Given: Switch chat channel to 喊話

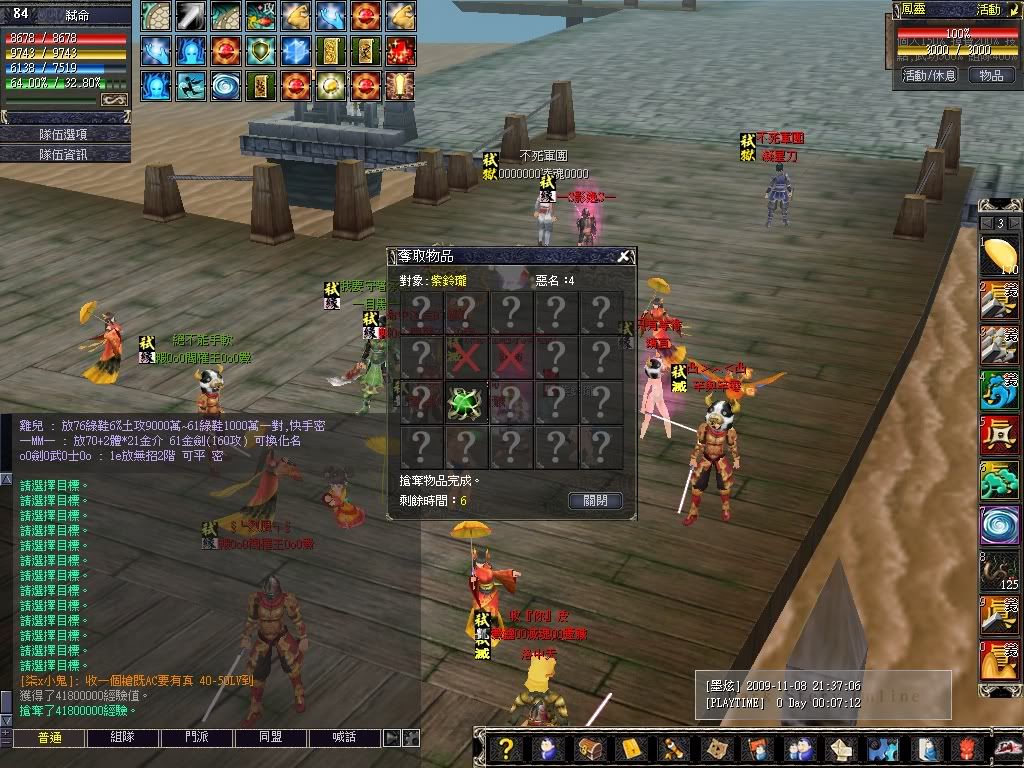Looking at the screenshot, I should click(x=344, y=738).
